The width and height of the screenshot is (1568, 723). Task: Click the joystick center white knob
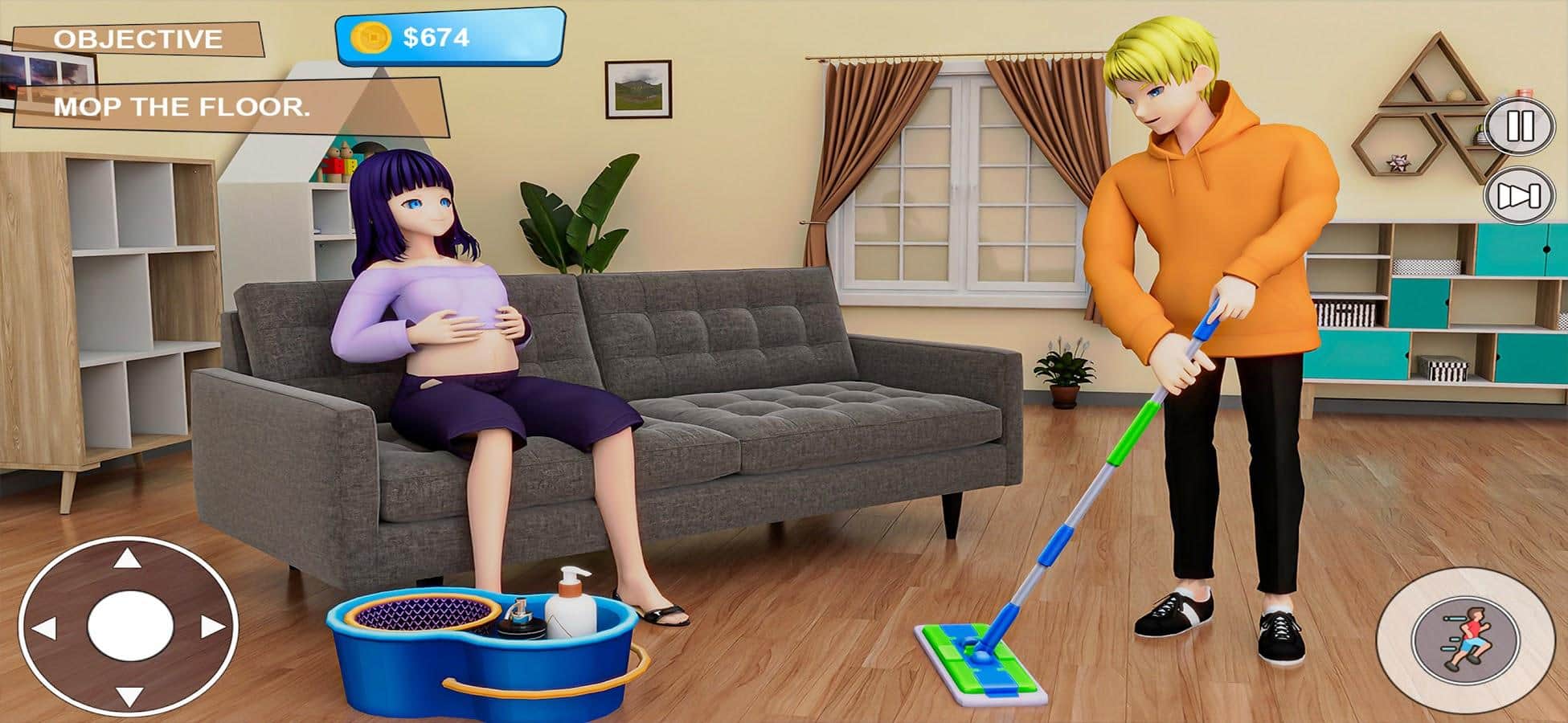(x=129, y=627)
